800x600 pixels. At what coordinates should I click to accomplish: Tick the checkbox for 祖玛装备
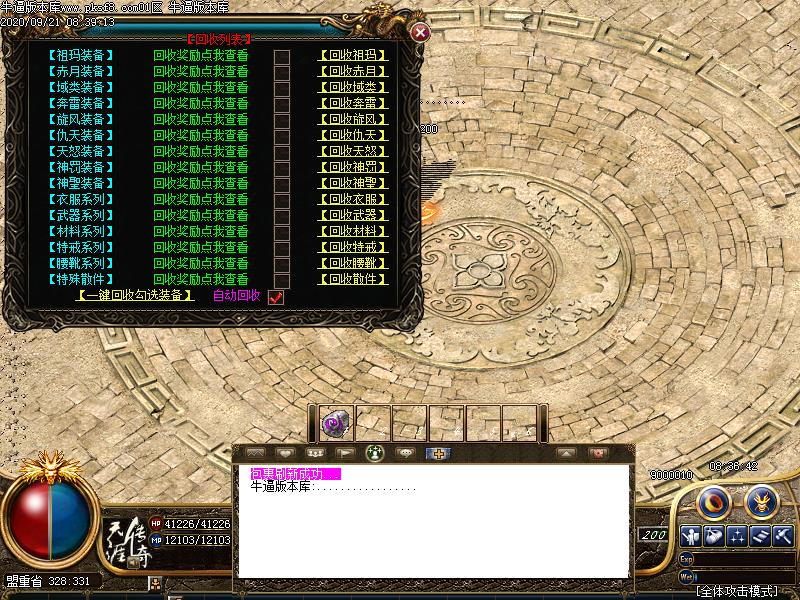pyautogui.click(x=282, y=56)
